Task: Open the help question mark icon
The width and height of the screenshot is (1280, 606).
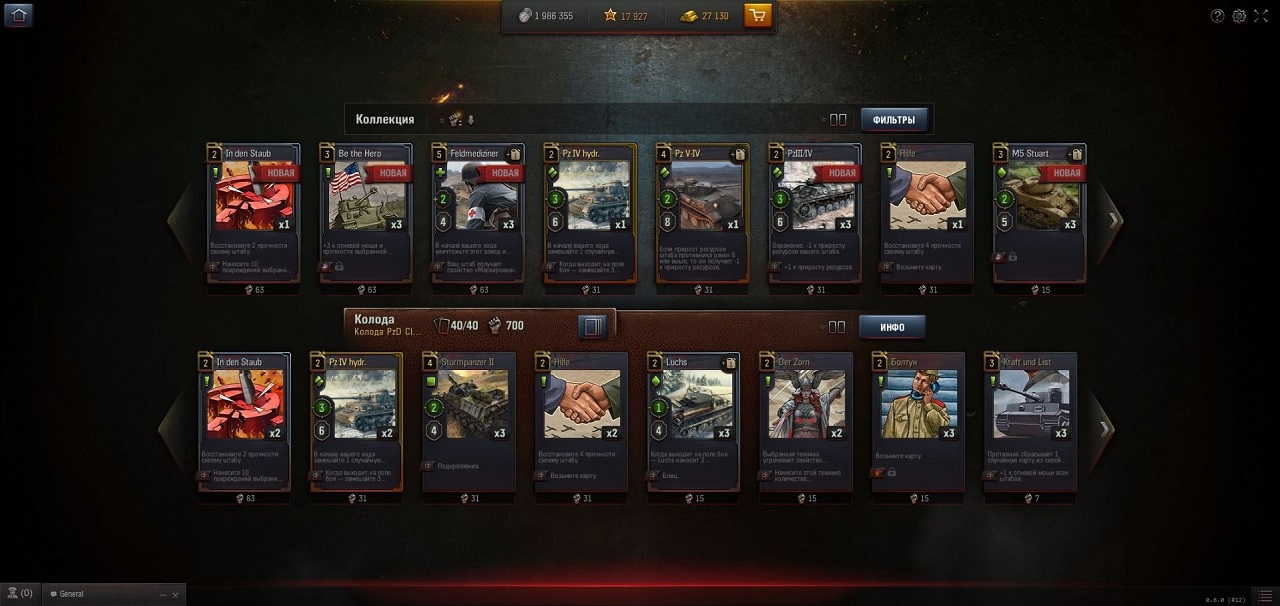Action: click(1217, 16)
